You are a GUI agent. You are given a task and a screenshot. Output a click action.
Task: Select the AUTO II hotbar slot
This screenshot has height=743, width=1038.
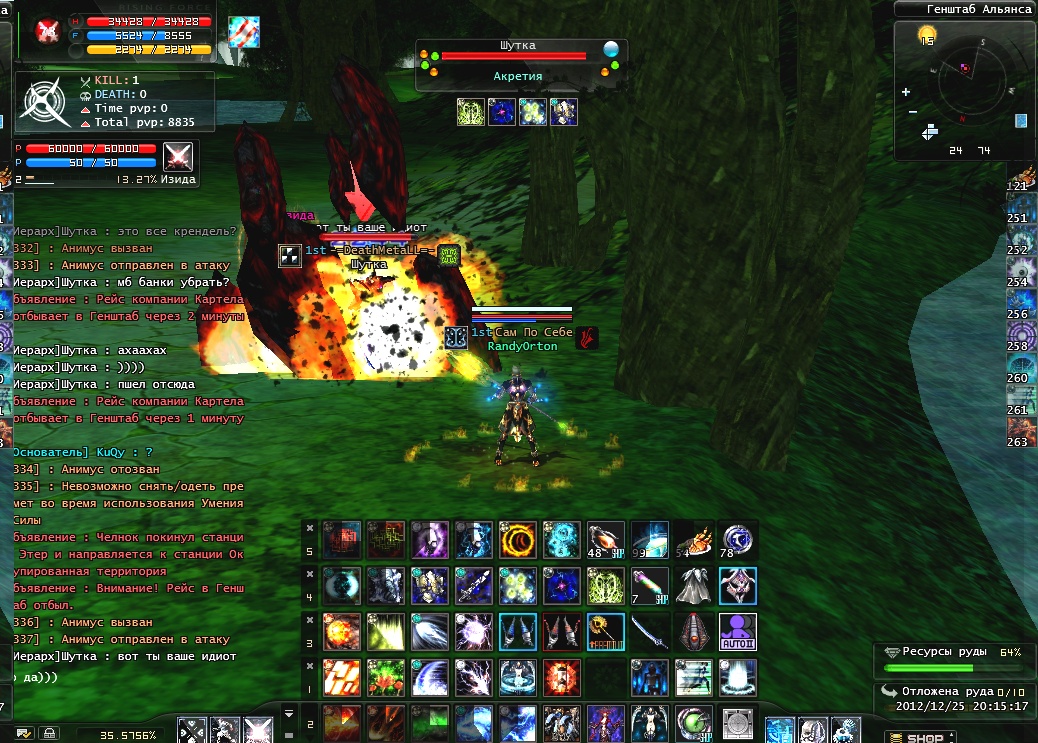(x=738, y=632)
